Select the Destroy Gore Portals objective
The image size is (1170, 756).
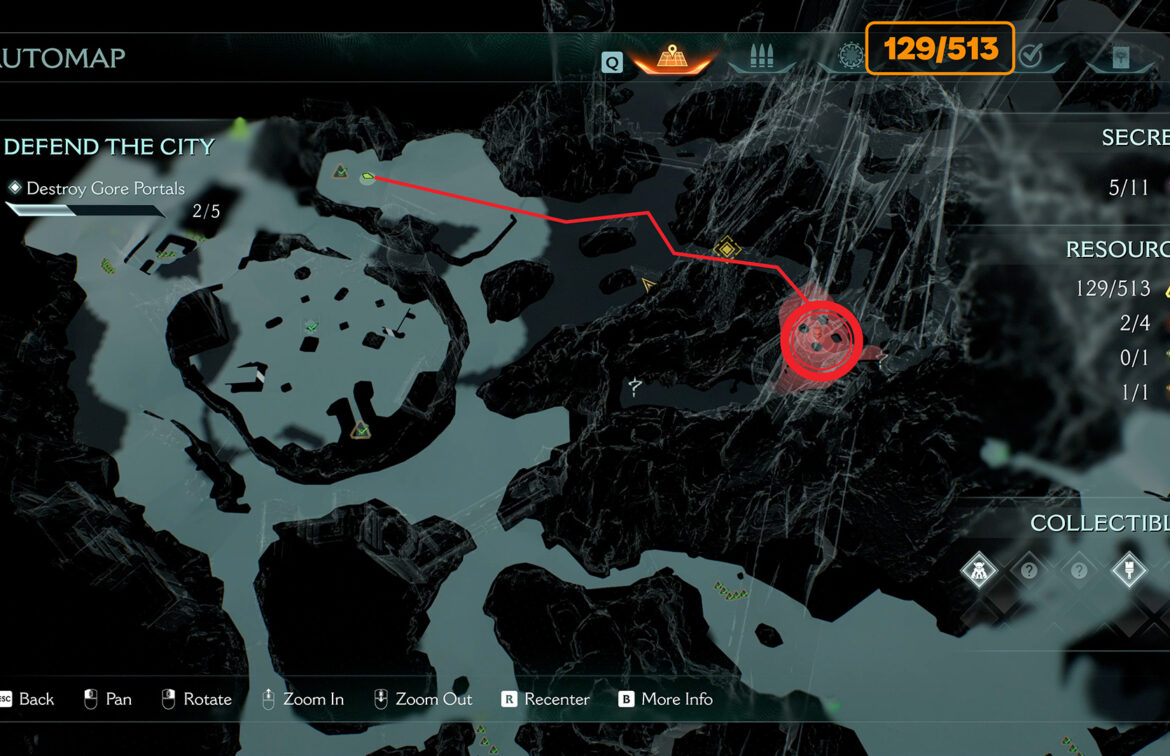(x=105, y=188)
